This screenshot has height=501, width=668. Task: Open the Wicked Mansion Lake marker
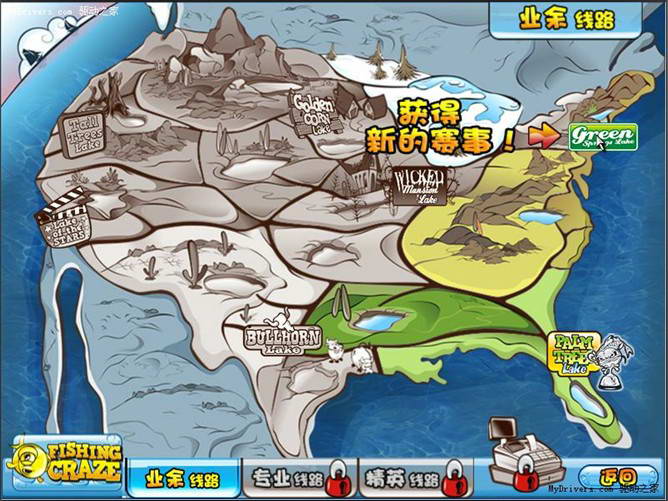[x=420, y=186]
